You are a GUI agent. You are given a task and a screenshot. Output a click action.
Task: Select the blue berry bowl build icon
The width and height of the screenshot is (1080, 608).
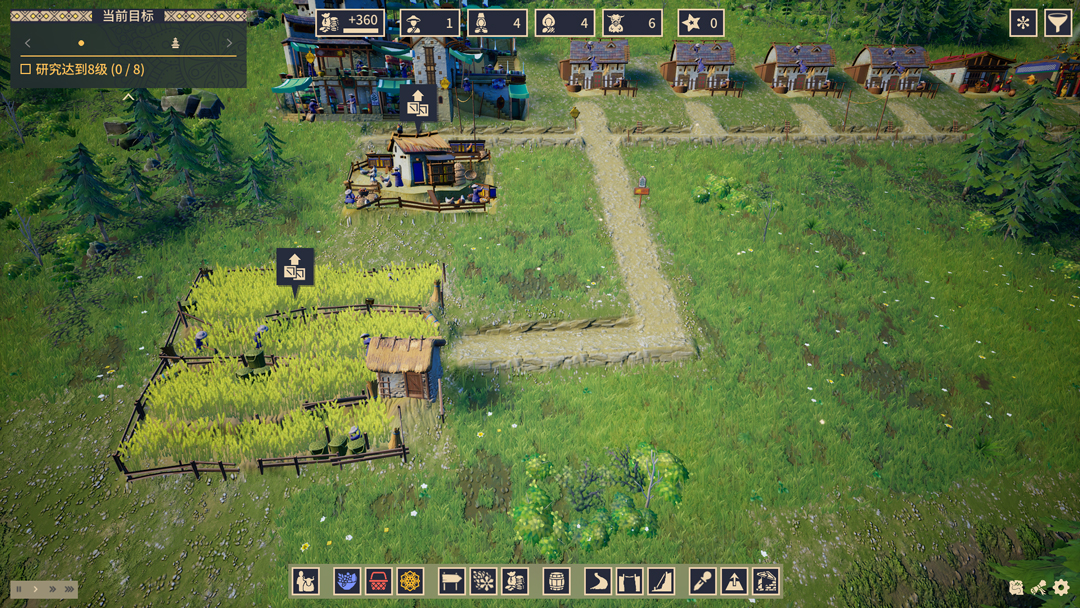347,581
